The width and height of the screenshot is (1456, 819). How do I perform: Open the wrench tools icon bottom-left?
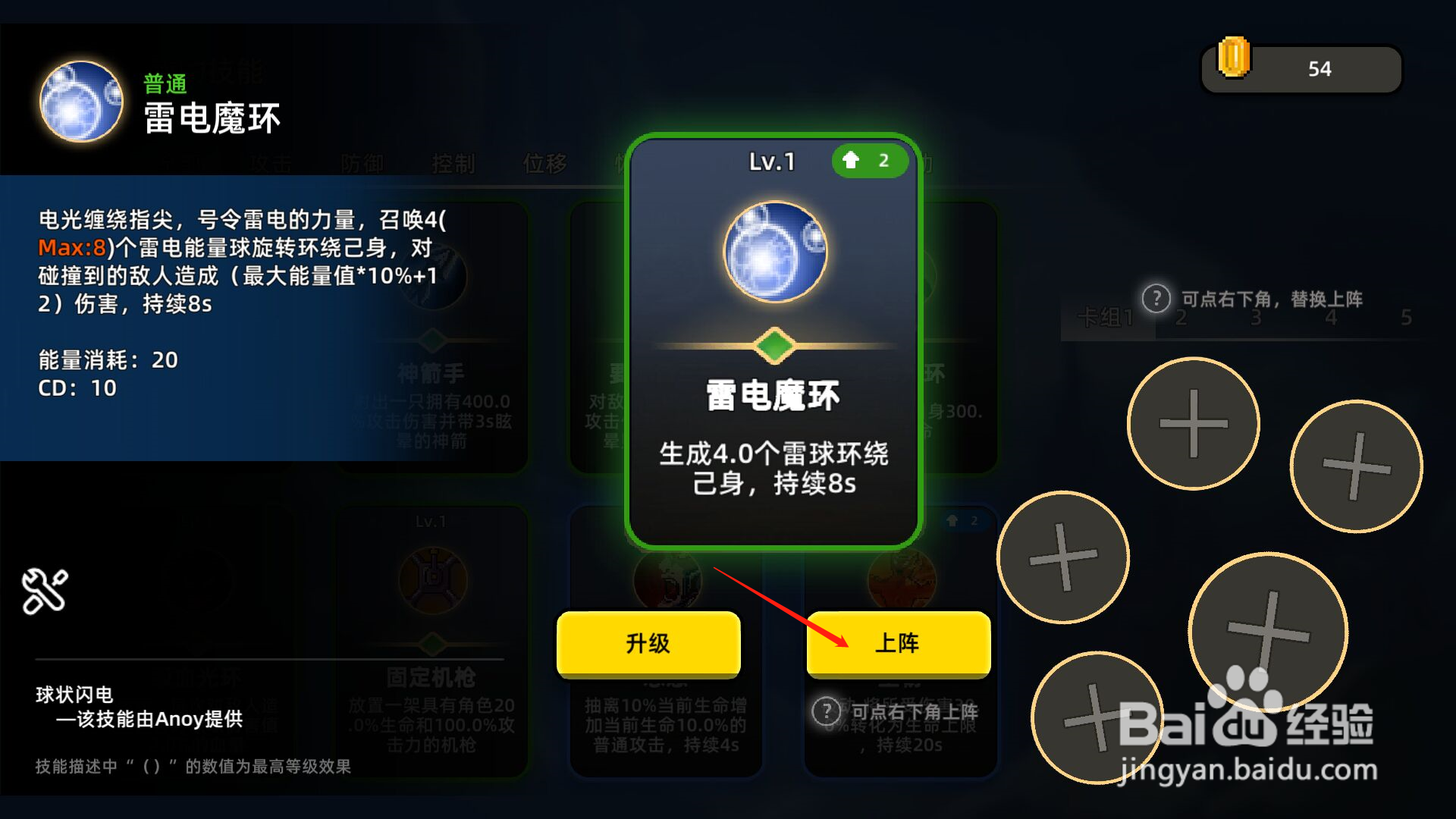click(x=44, y=590)
